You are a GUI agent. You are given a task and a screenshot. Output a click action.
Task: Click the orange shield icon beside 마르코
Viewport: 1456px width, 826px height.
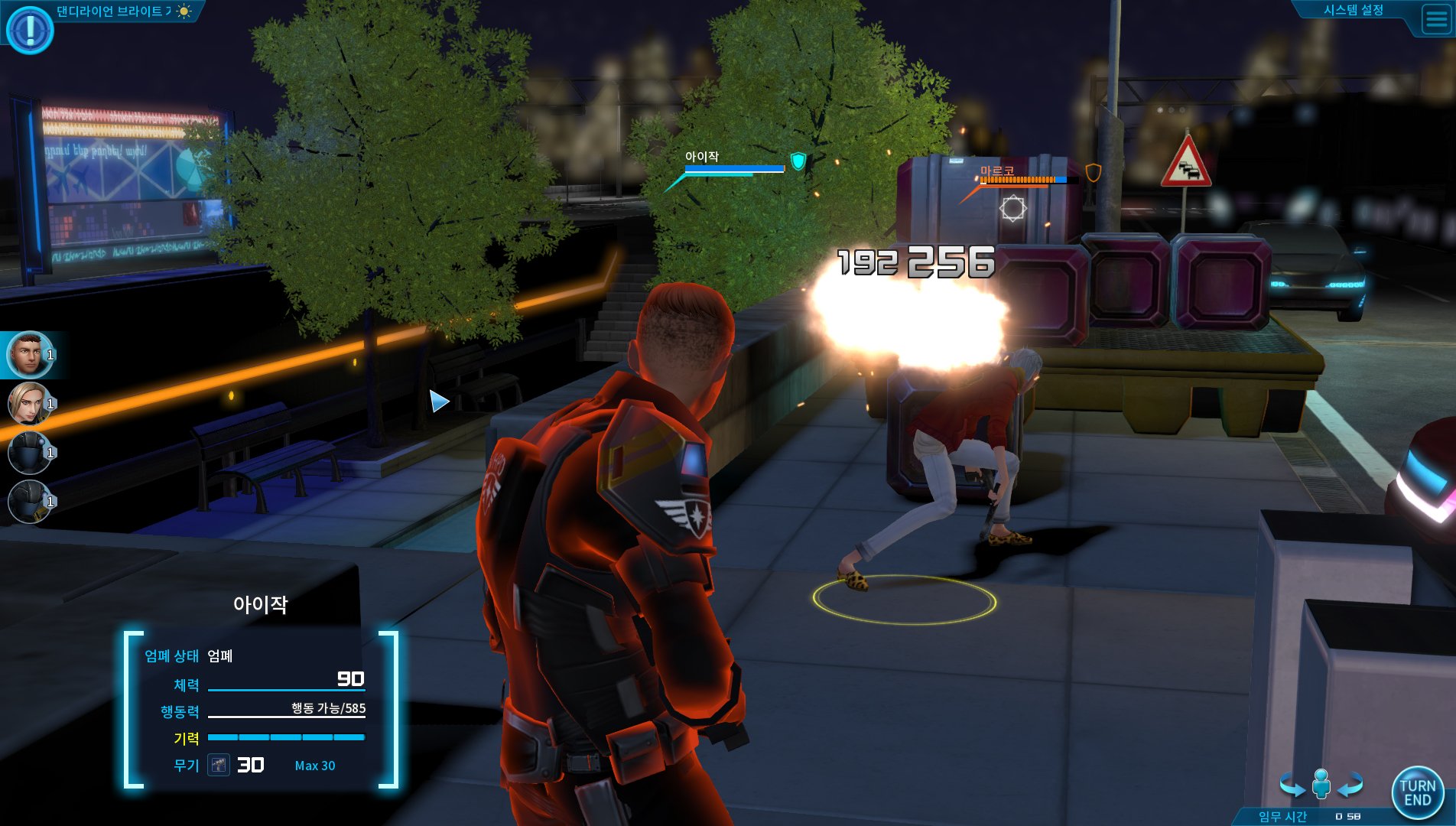coord(1094,174)
